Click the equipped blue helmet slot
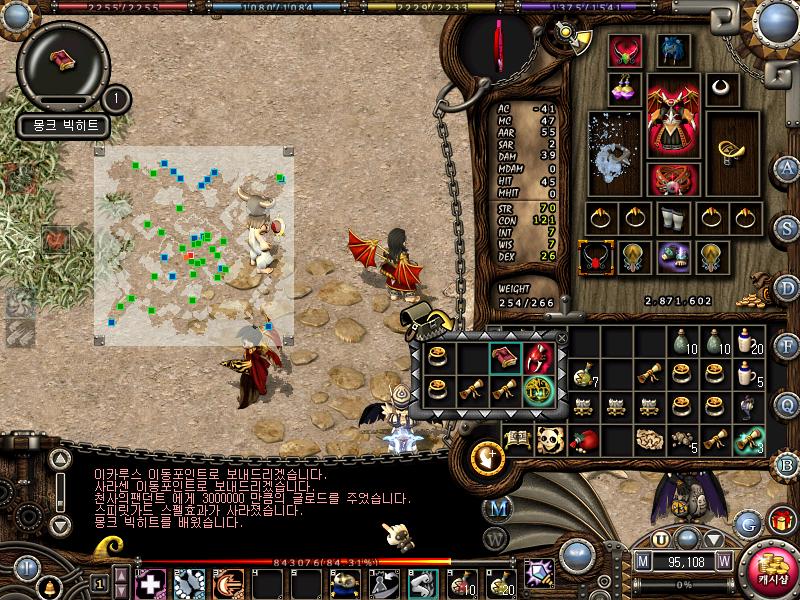Image resolution: width=800 pixels, height=600 pixels. tap(671, 49)
